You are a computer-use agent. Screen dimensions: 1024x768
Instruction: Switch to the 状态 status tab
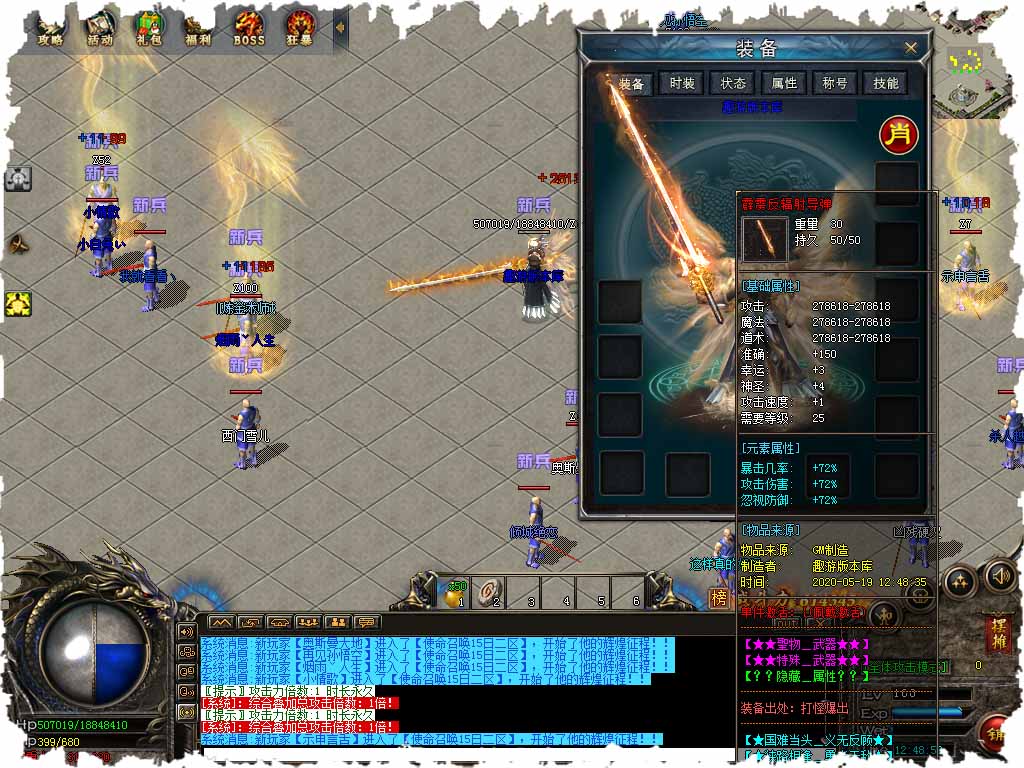pos(733,83)
